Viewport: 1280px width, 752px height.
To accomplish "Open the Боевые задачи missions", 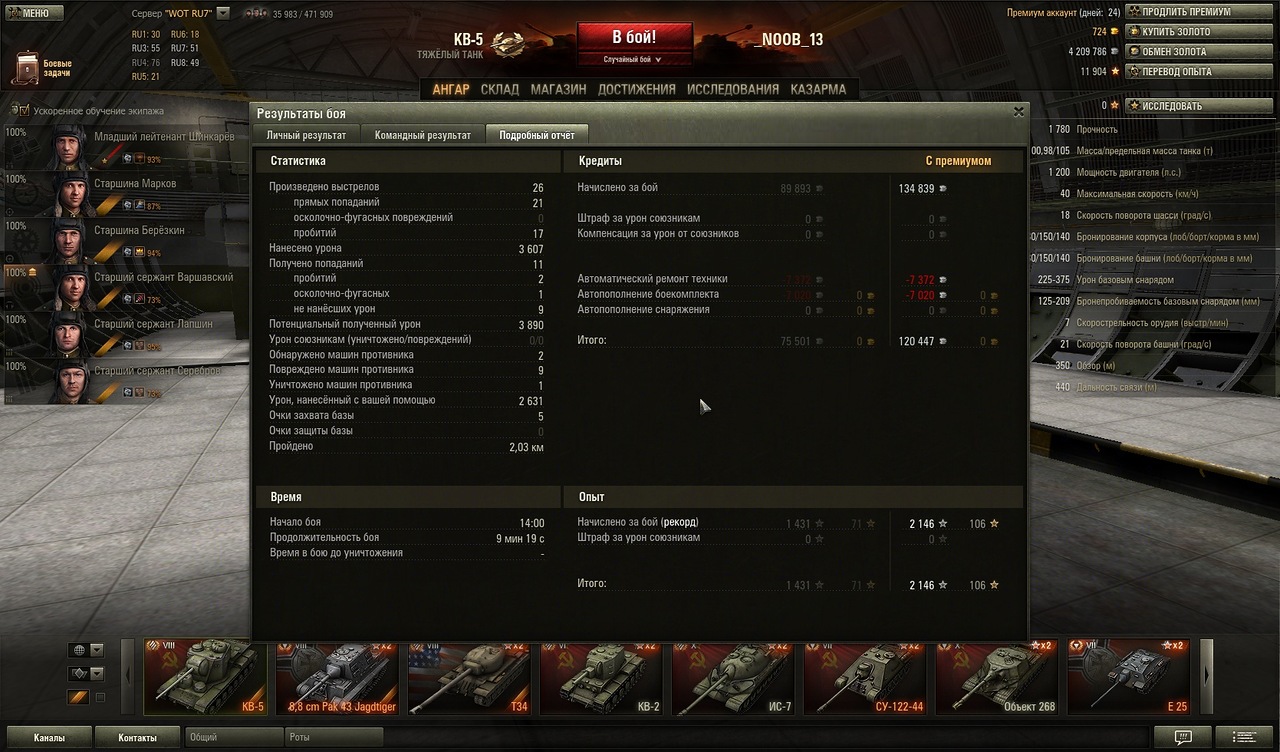I will [x=40, y=68].
